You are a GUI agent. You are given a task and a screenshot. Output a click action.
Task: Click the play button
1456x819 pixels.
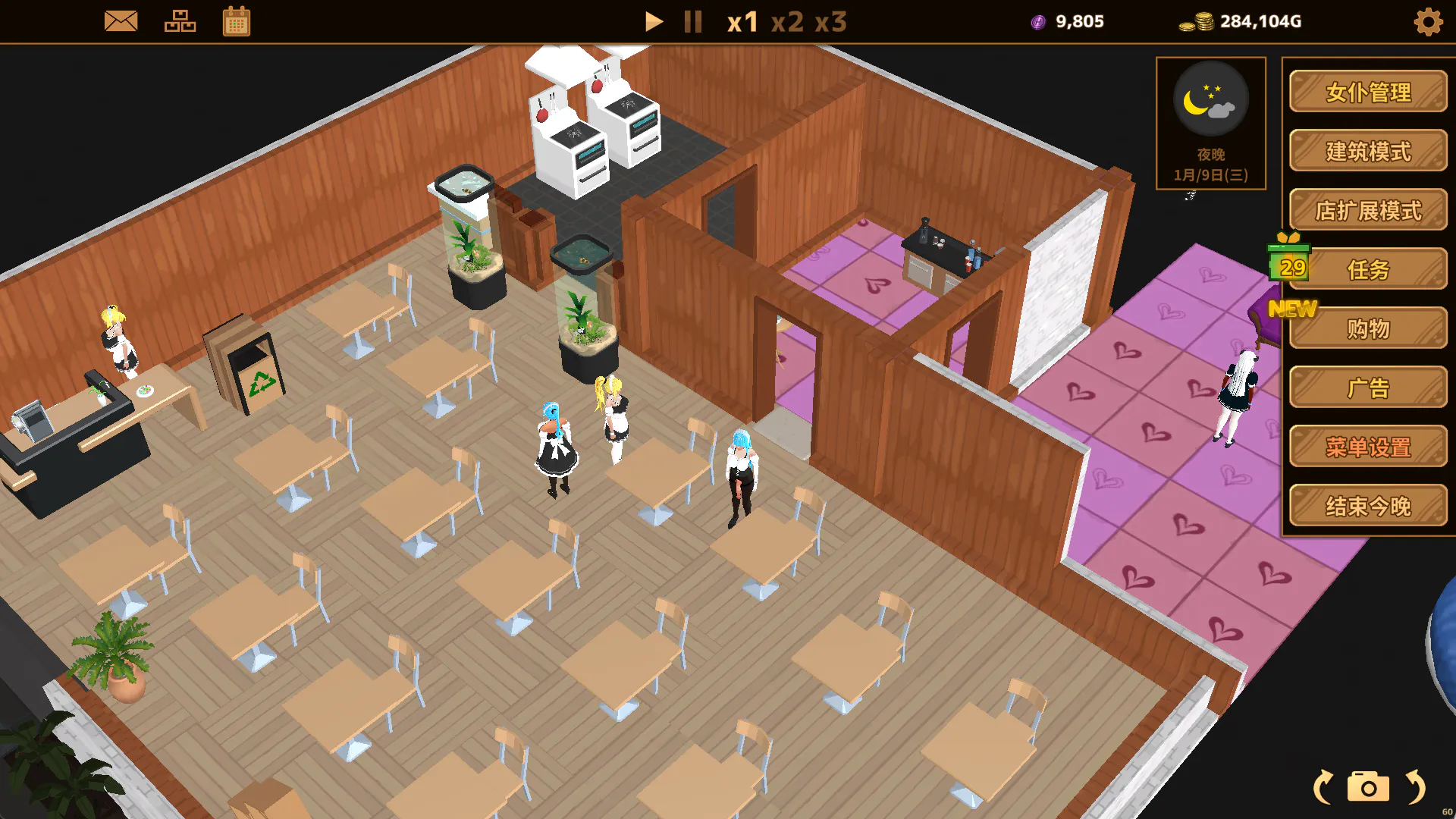(x=653, y=21)
